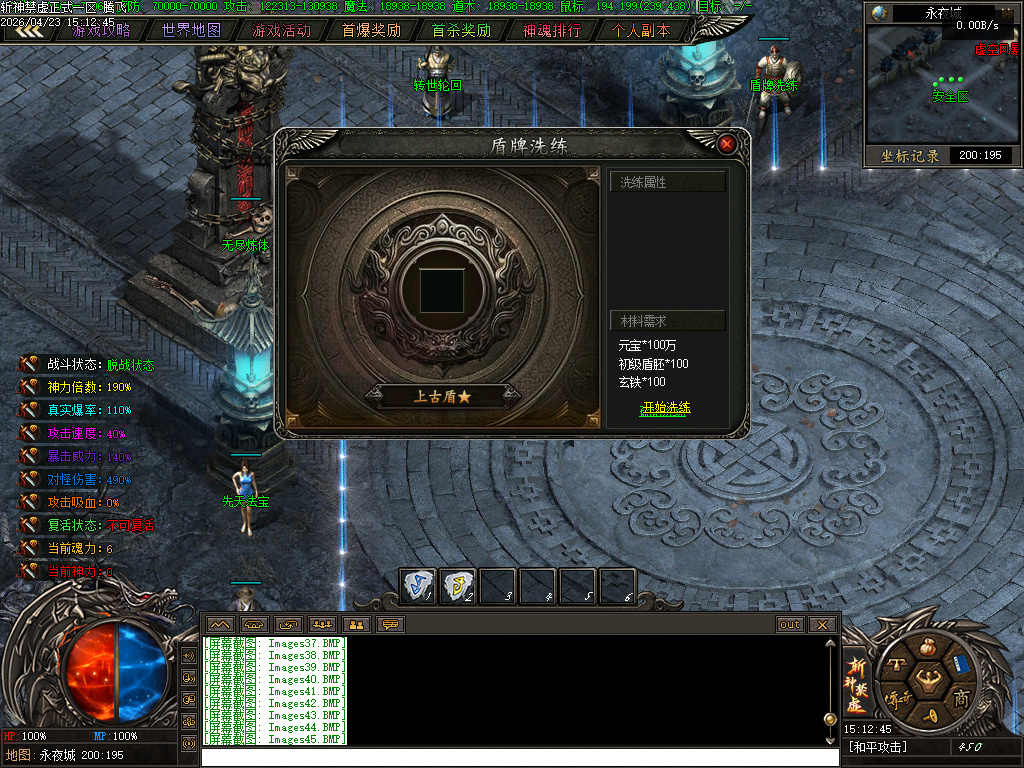Image resolution: width=1024 pixels, height=768 pixels.
Task: Click the chat box 'out' button
Action: coord(790,625)
